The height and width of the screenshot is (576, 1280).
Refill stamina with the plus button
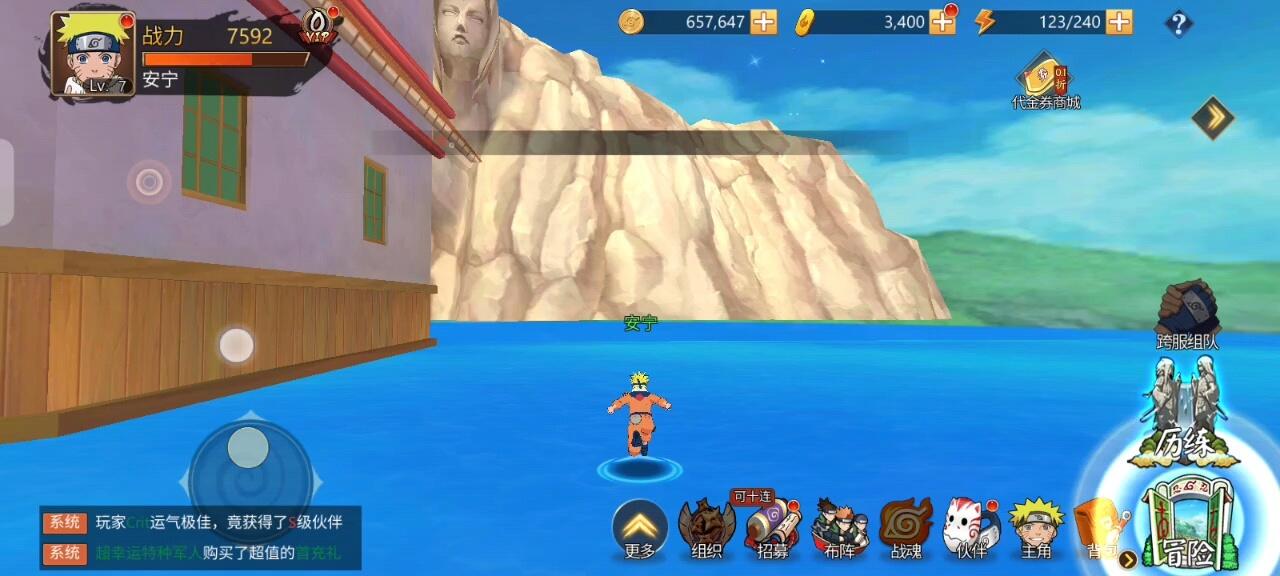[1120, 22]
